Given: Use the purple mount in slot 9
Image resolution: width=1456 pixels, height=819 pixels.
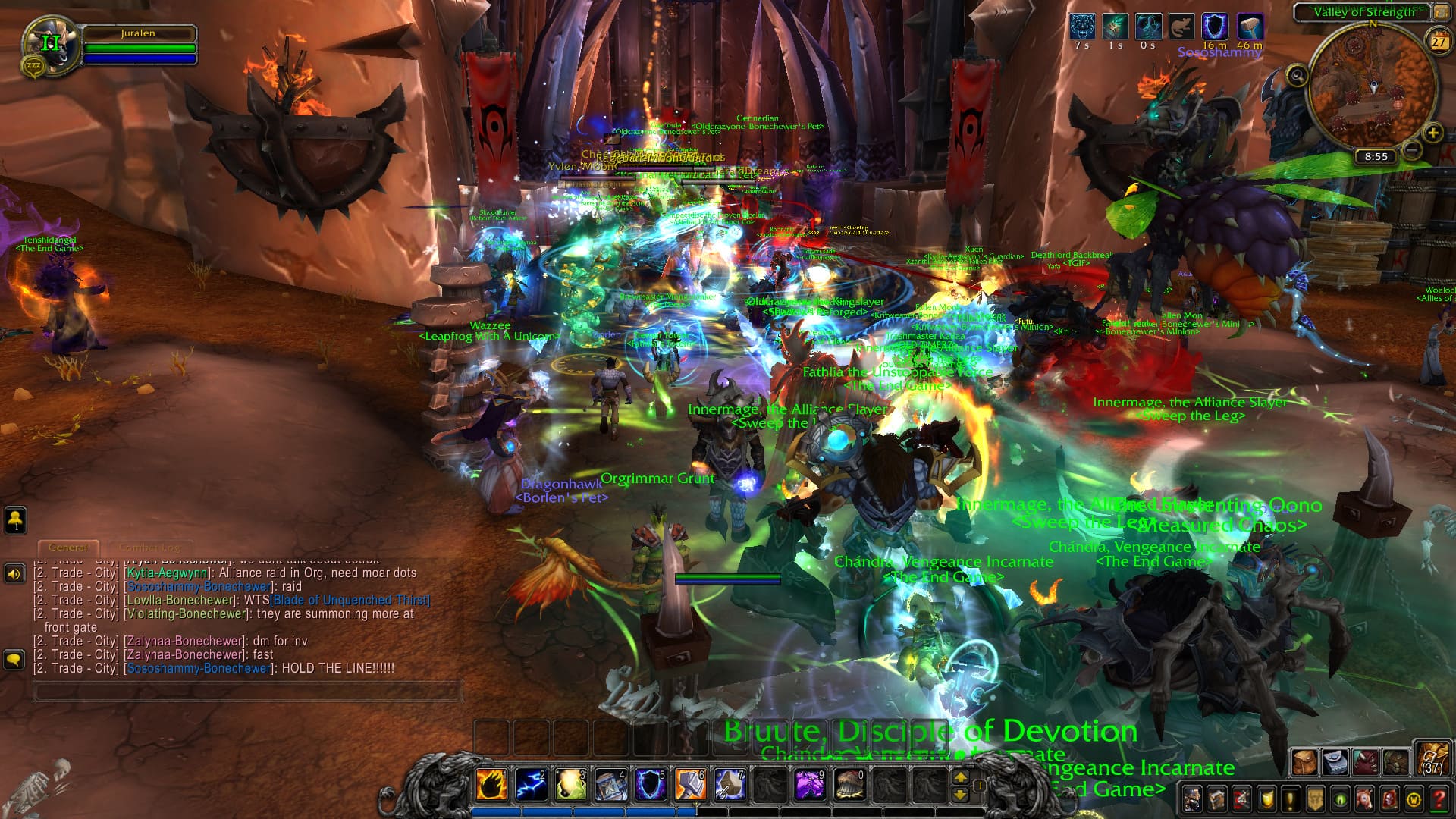Looking at the screenshot, I should 809,784.
